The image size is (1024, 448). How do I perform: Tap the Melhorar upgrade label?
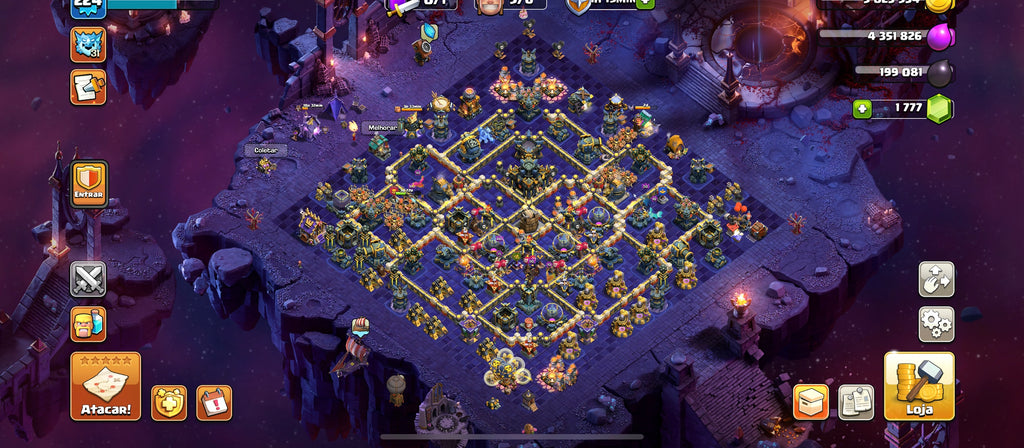[382, 127]
